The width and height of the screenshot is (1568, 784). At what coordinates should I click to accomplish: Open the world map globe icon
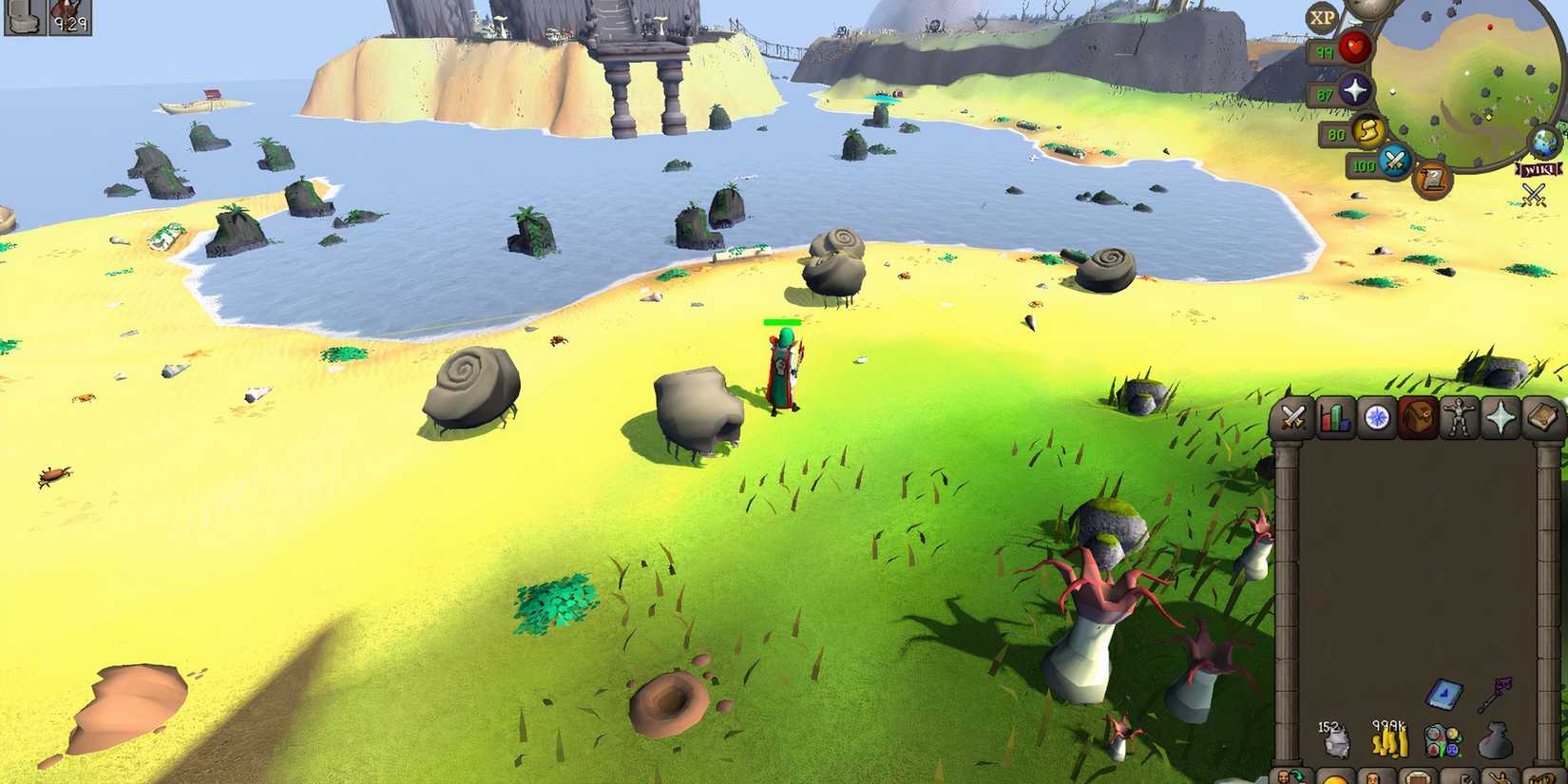coord(1544,142)
